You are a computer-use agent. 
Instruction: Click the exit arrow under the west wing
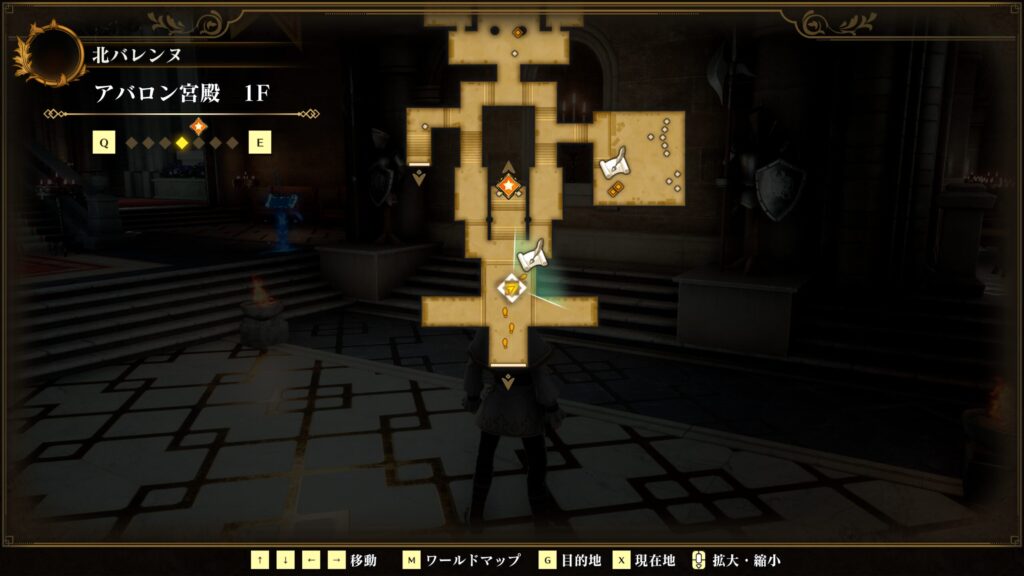(419, 180)
